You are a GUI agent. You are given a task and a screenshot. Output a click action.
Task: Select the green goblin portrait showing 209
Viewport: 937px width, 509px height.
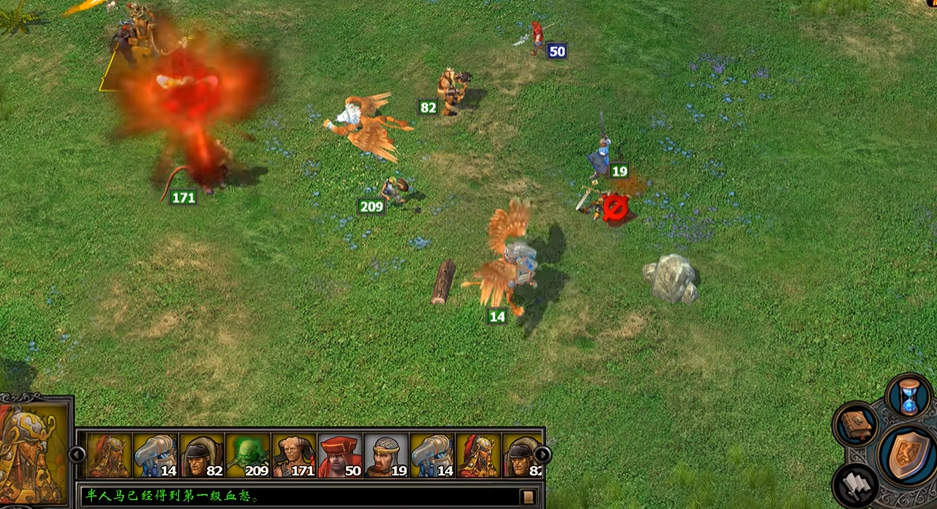pyautogui.click(x=248, y=456)
